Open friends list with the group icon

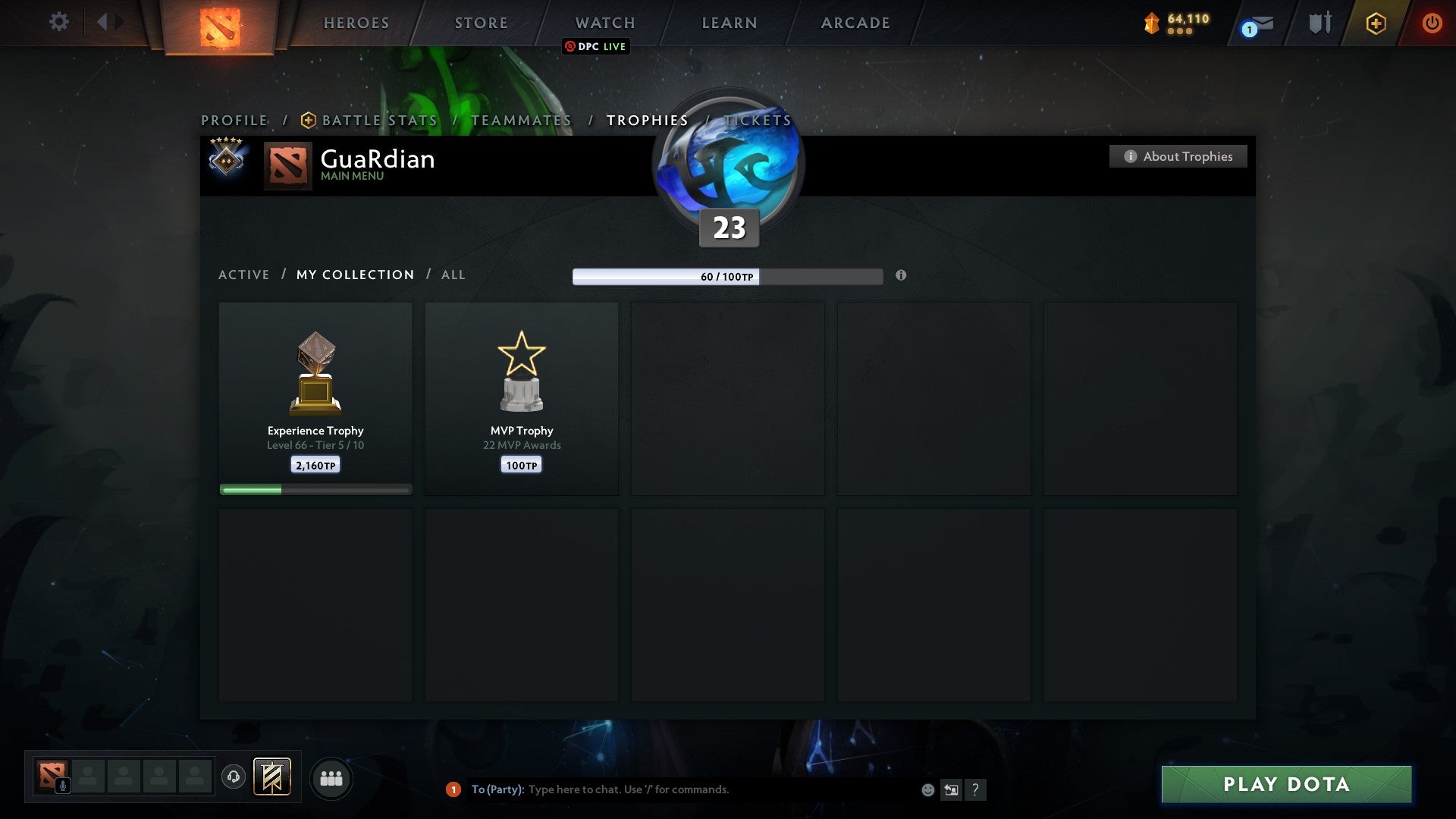click(331, 778)
